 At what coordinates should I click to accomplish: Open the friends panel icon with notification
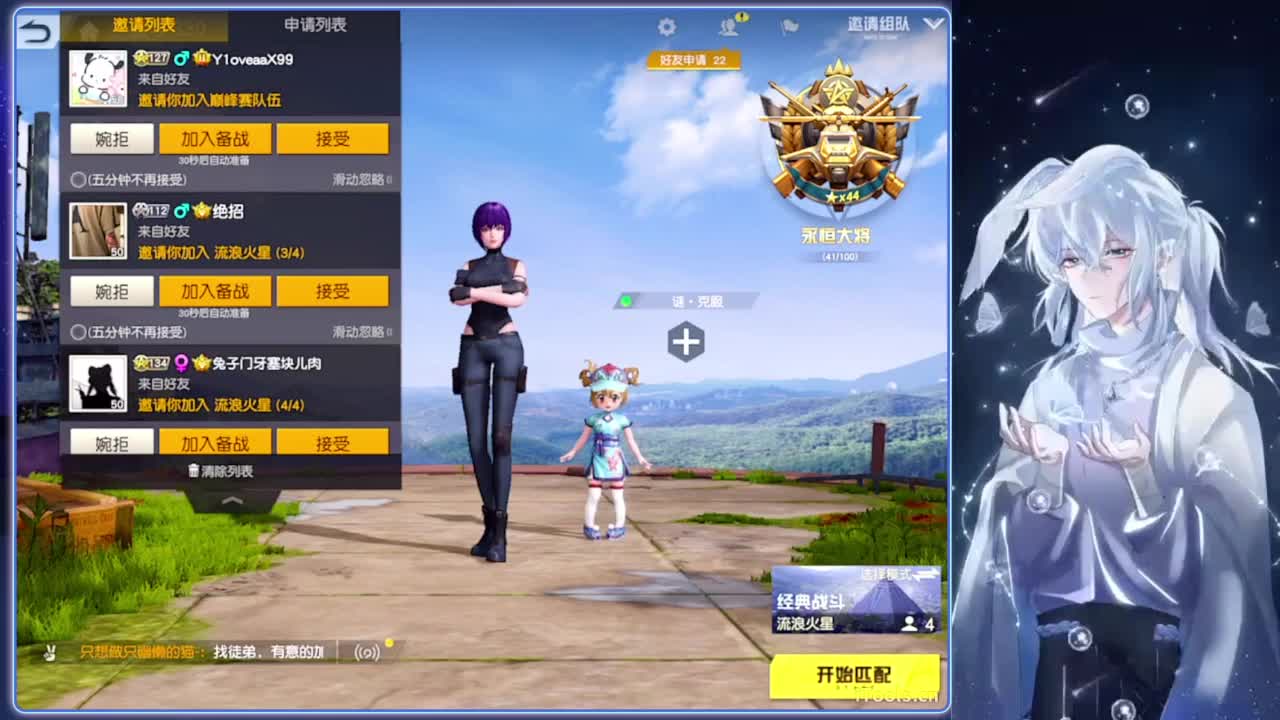(x=728, y=27)
